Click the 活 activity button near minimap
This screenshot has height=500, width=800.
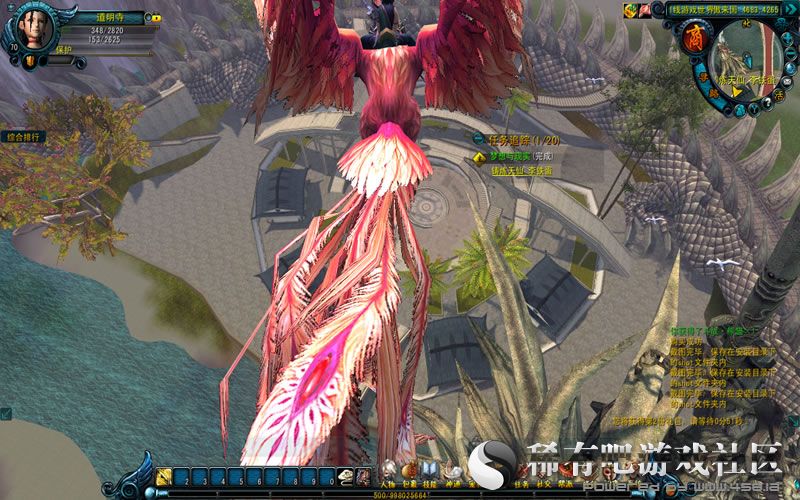pos(777,95)
